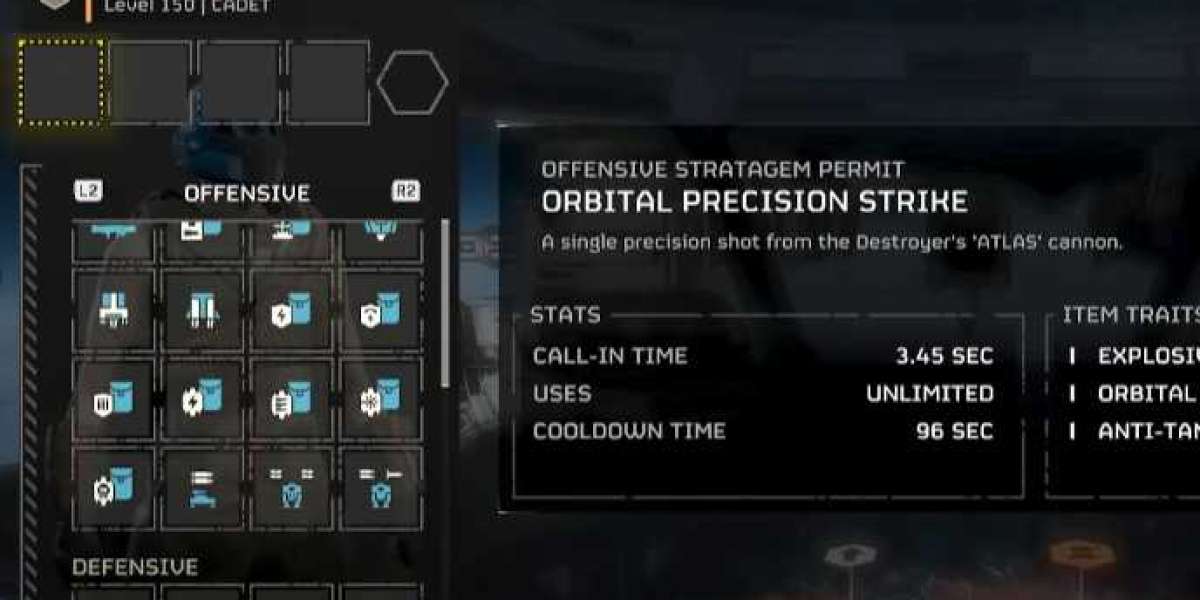Pick the exosuit with twin ammo boxes

pos(293,489)
